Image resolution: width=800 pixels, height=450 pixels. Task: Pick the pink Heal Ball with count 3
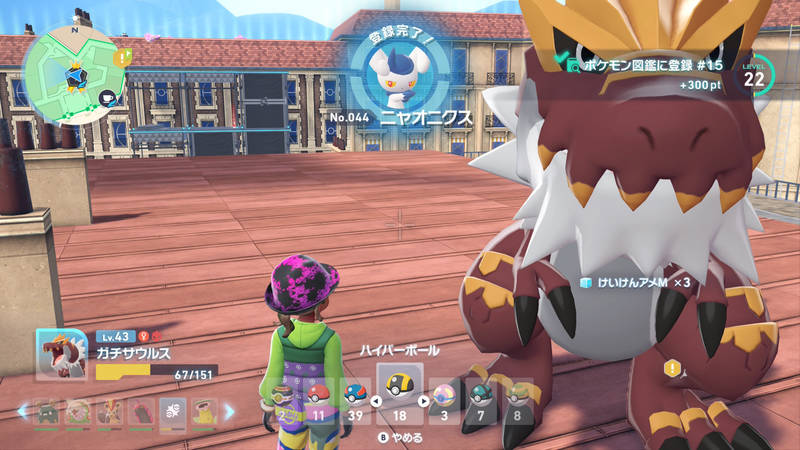443,398
